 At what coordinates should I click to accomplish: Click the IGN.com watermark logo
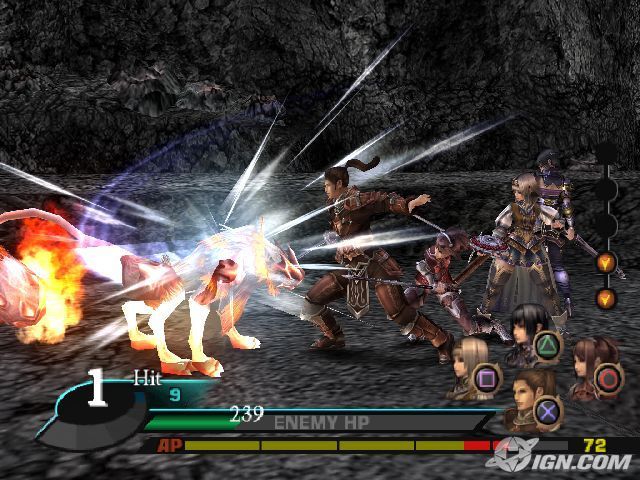click(x=560, y=458)
